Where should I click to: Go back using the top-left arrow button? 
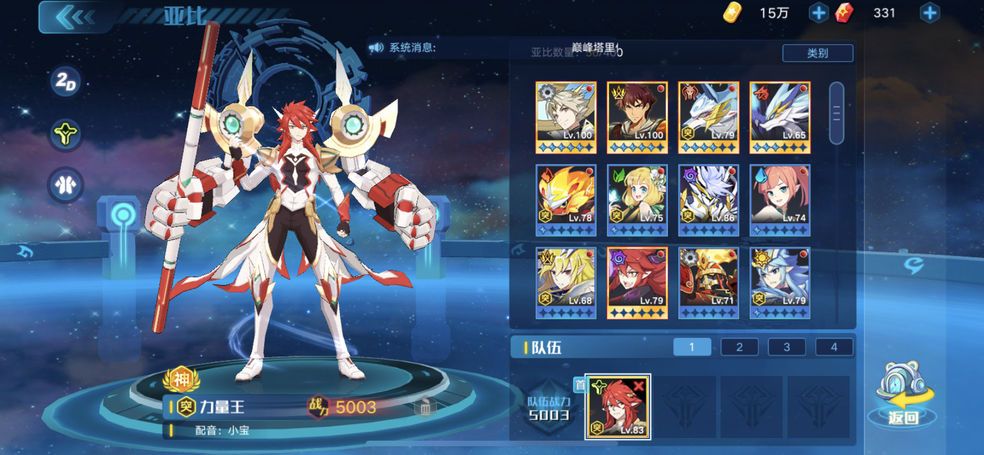coord(71,17)
